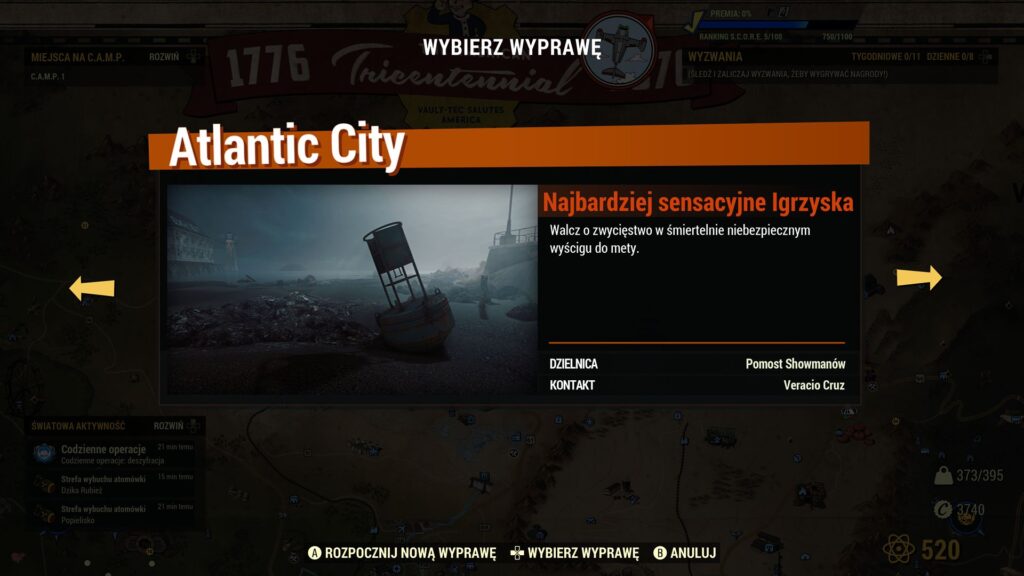Click the airplane season emblem
Screen dimensions: 1024x576
click(x=618, y=48)
